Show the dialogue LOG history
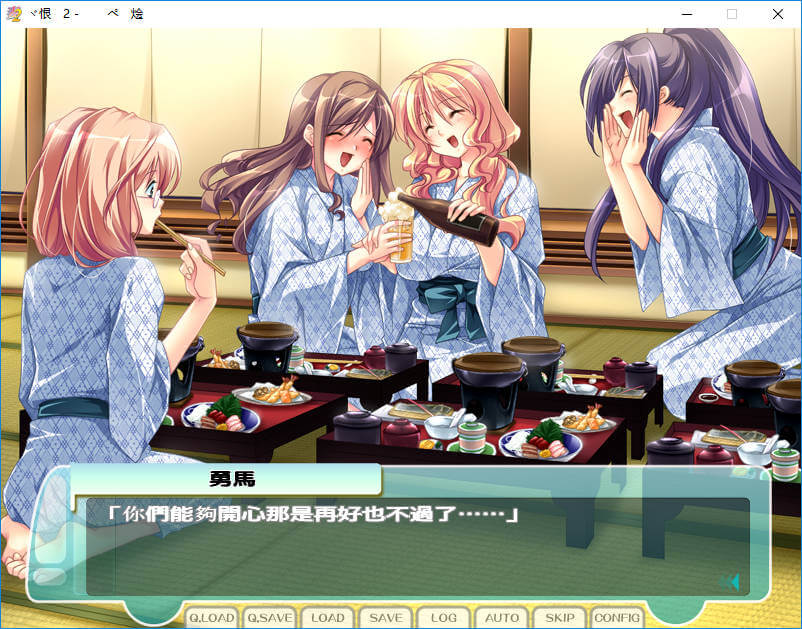The width and height of the screenshot is (802, 629). click(x=444, y=618)
